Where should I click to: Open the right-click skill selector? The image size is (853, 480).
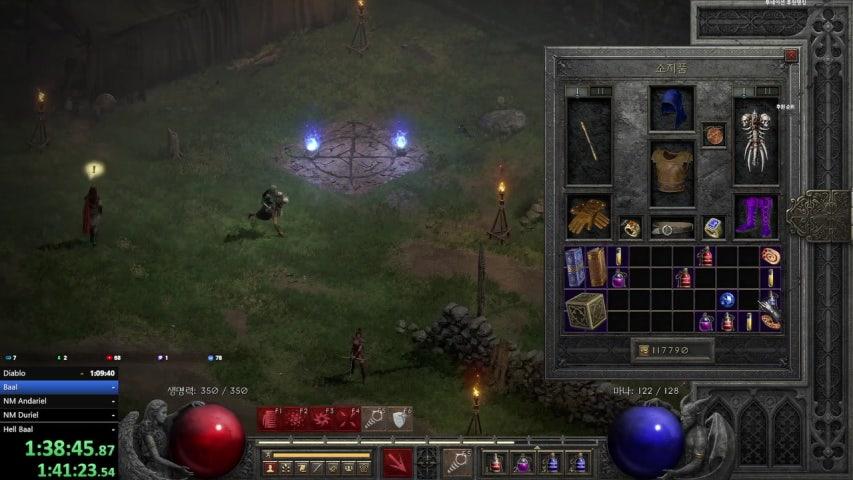458,462
